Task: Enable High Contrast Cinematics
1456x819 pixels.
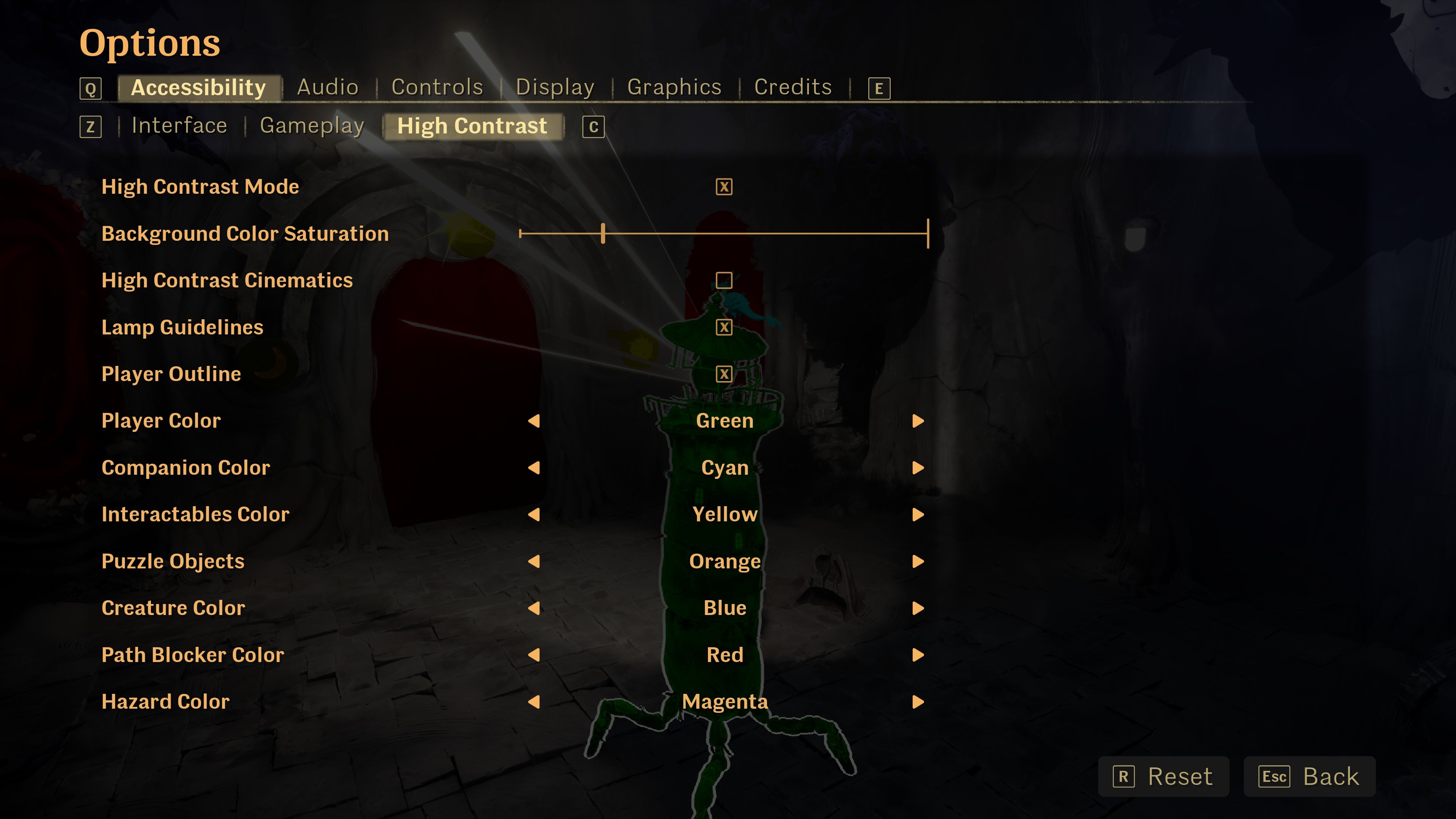Action: click(724, 280)
